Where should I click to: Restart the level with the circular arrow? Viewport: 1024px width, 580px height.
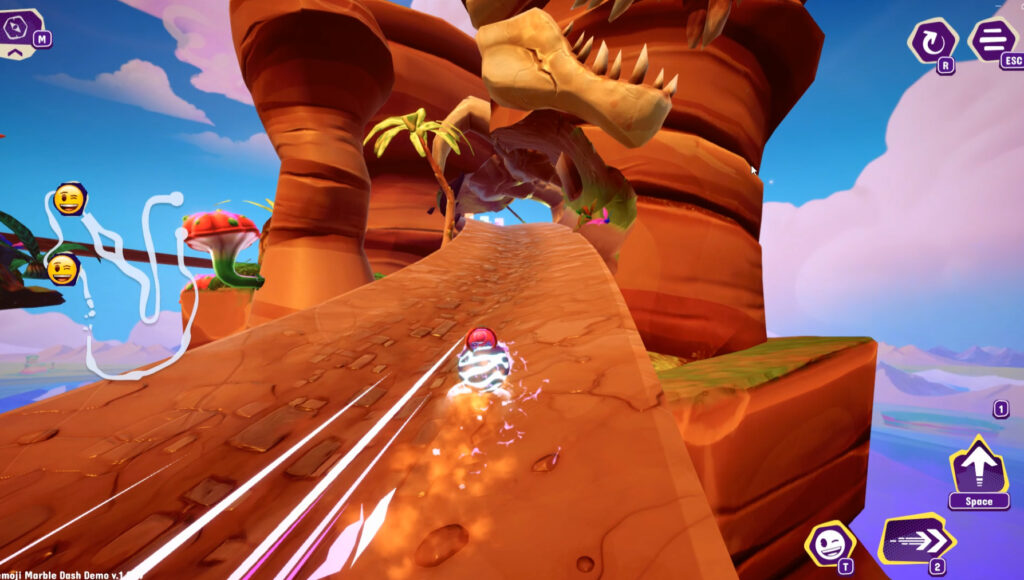[931, 42]
